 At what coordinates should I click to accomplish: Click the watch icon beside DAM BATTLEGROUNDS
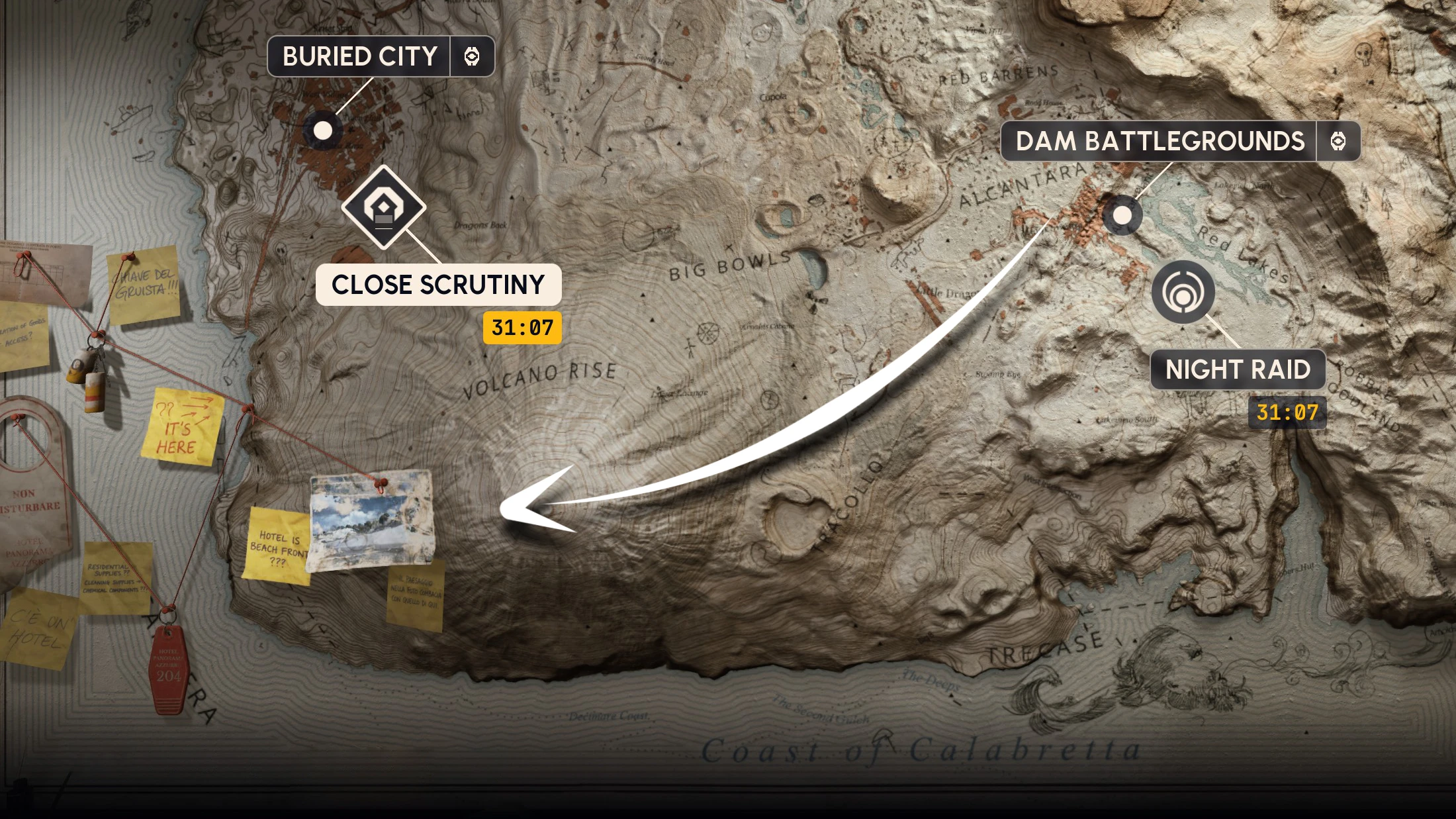coord(1338,141)
